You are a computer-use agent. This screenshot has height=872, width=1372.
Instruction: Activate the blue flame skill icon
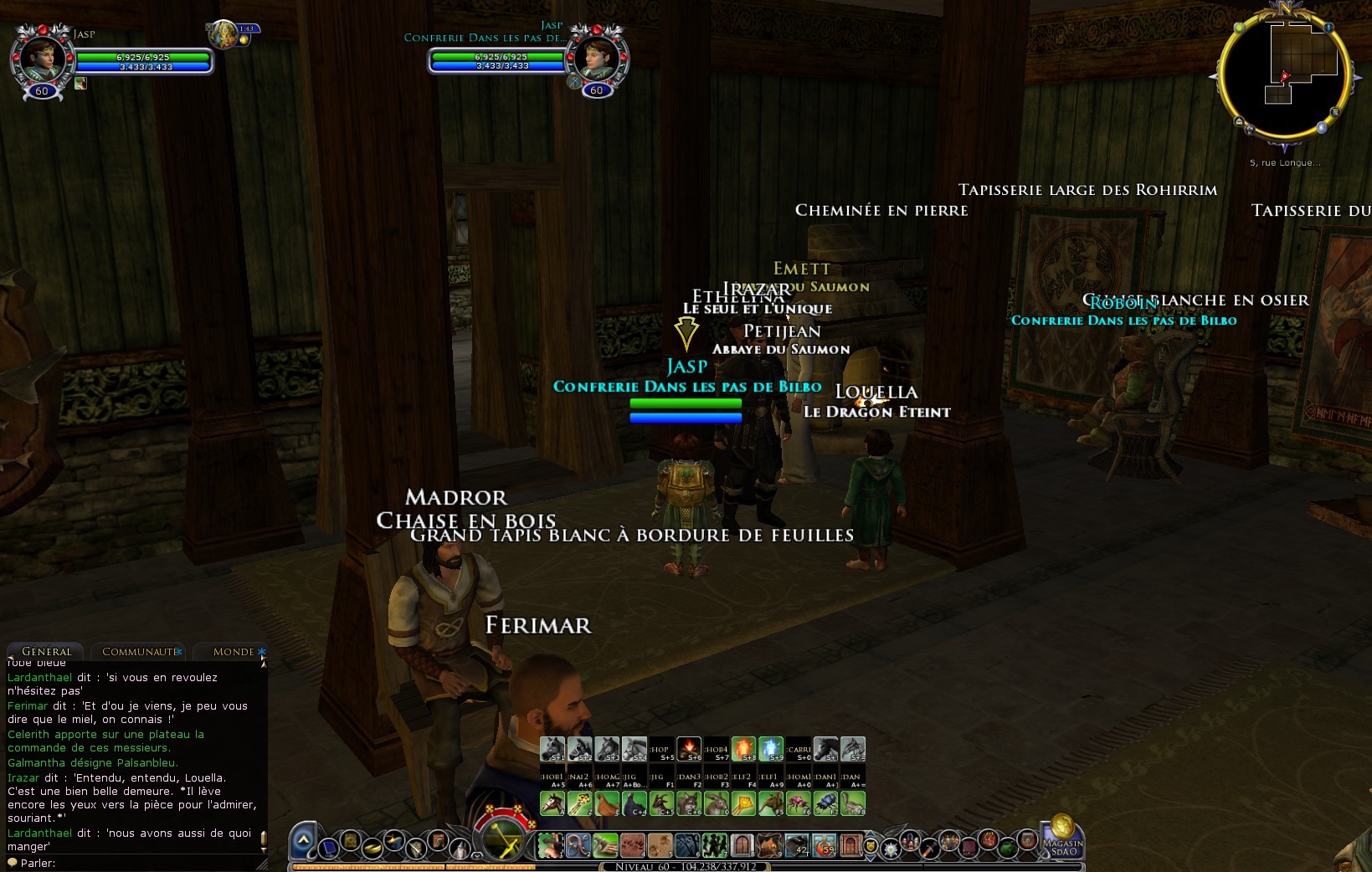770,748
